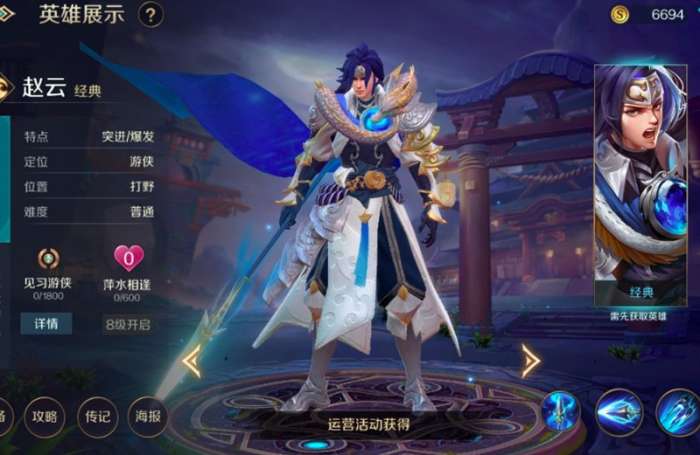The width and height of the screenshot is (700, 455).
Task: Open the 详情 details button
Action: coord(46,324)
